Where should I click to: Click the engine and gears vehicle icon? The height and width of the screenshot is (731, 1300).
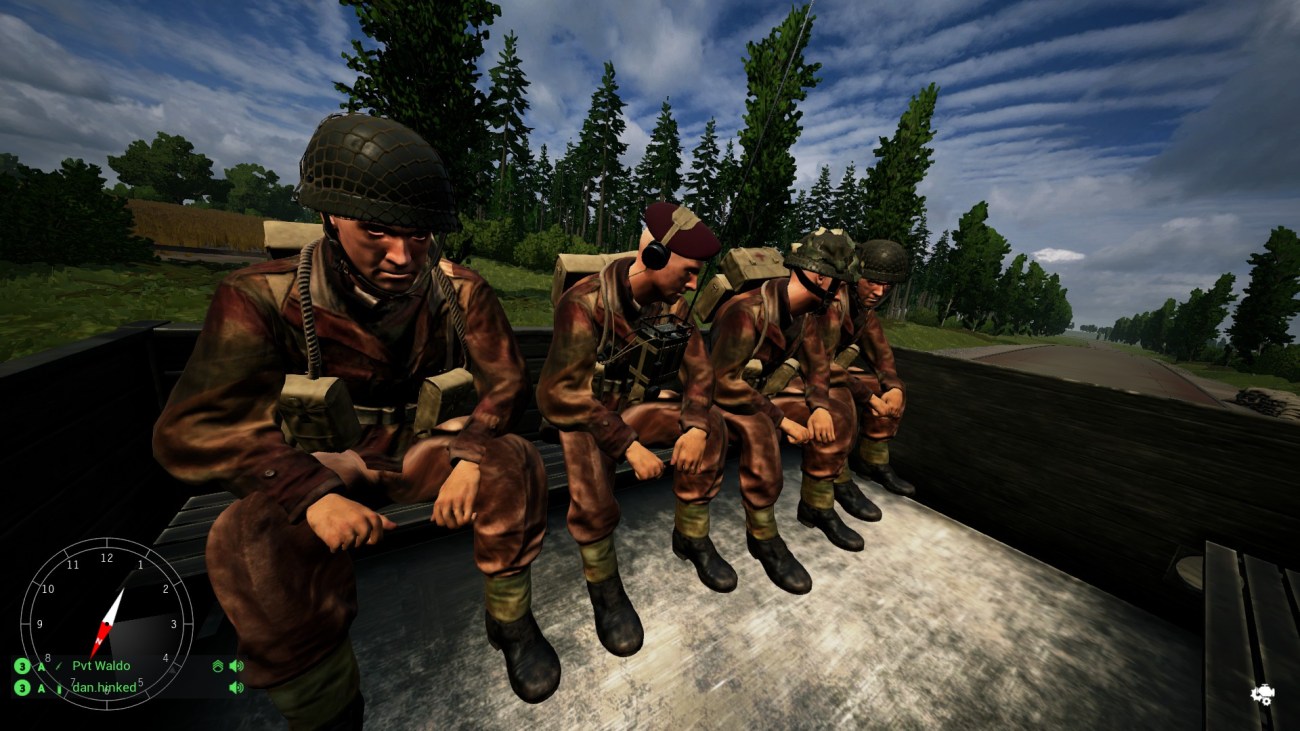pyautogui.click(x=1261, y=694)
